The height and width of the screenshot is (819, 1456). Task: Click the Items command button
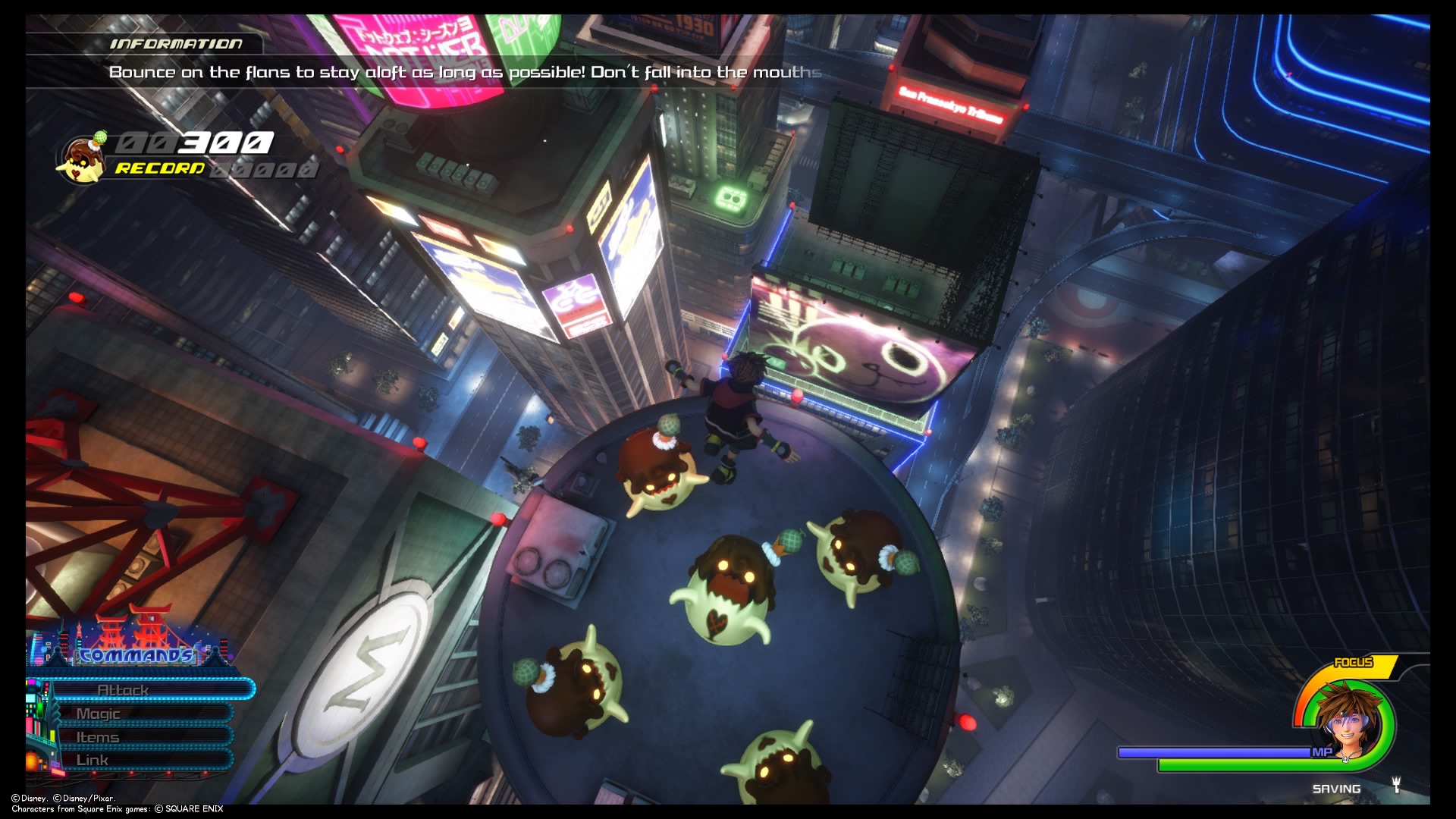click(x=96, y=736)
